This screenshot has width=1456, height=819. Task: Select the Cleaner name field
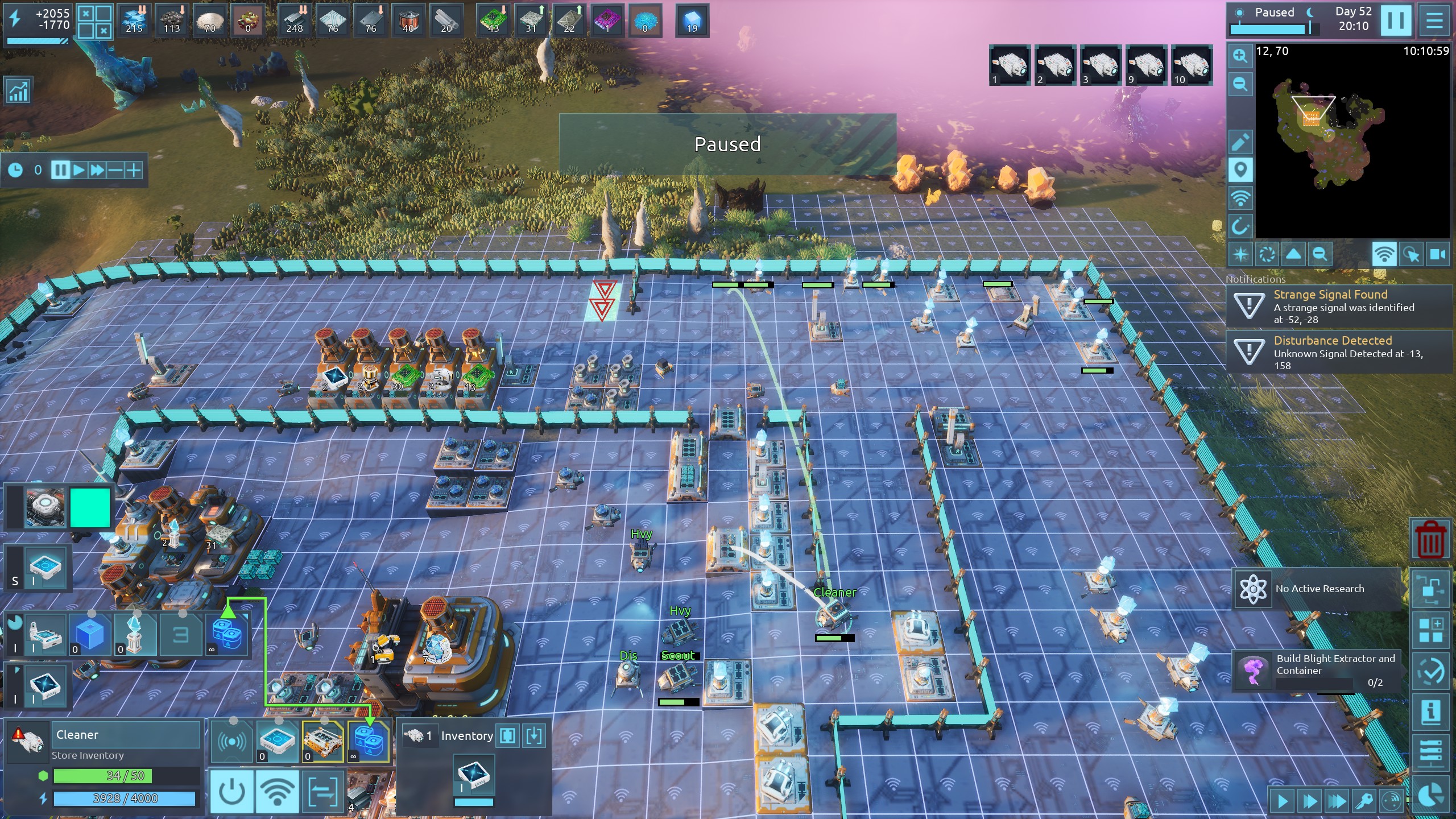pos(126,735)
